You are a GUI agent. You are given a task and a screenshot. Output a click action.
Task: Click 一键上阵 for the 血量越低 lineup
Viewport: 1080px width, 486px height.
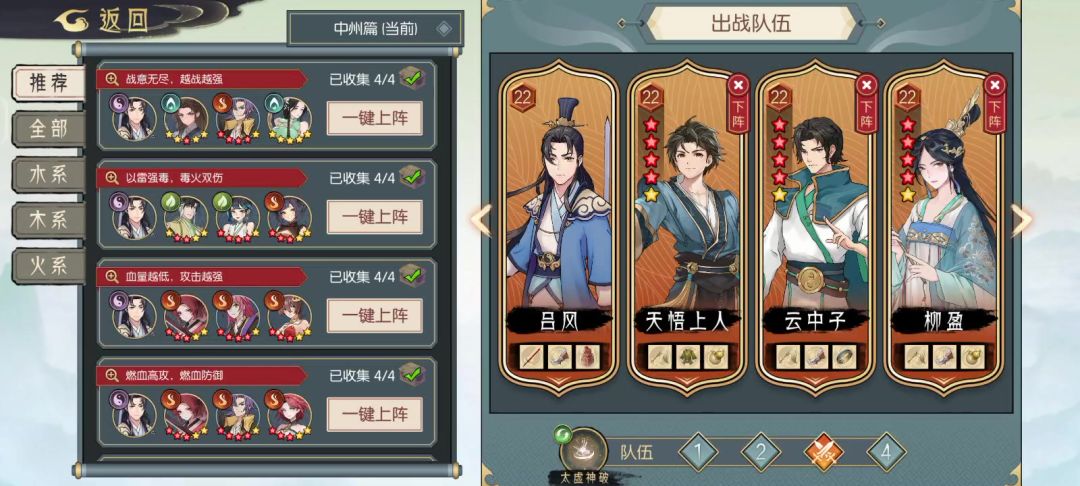374,316
